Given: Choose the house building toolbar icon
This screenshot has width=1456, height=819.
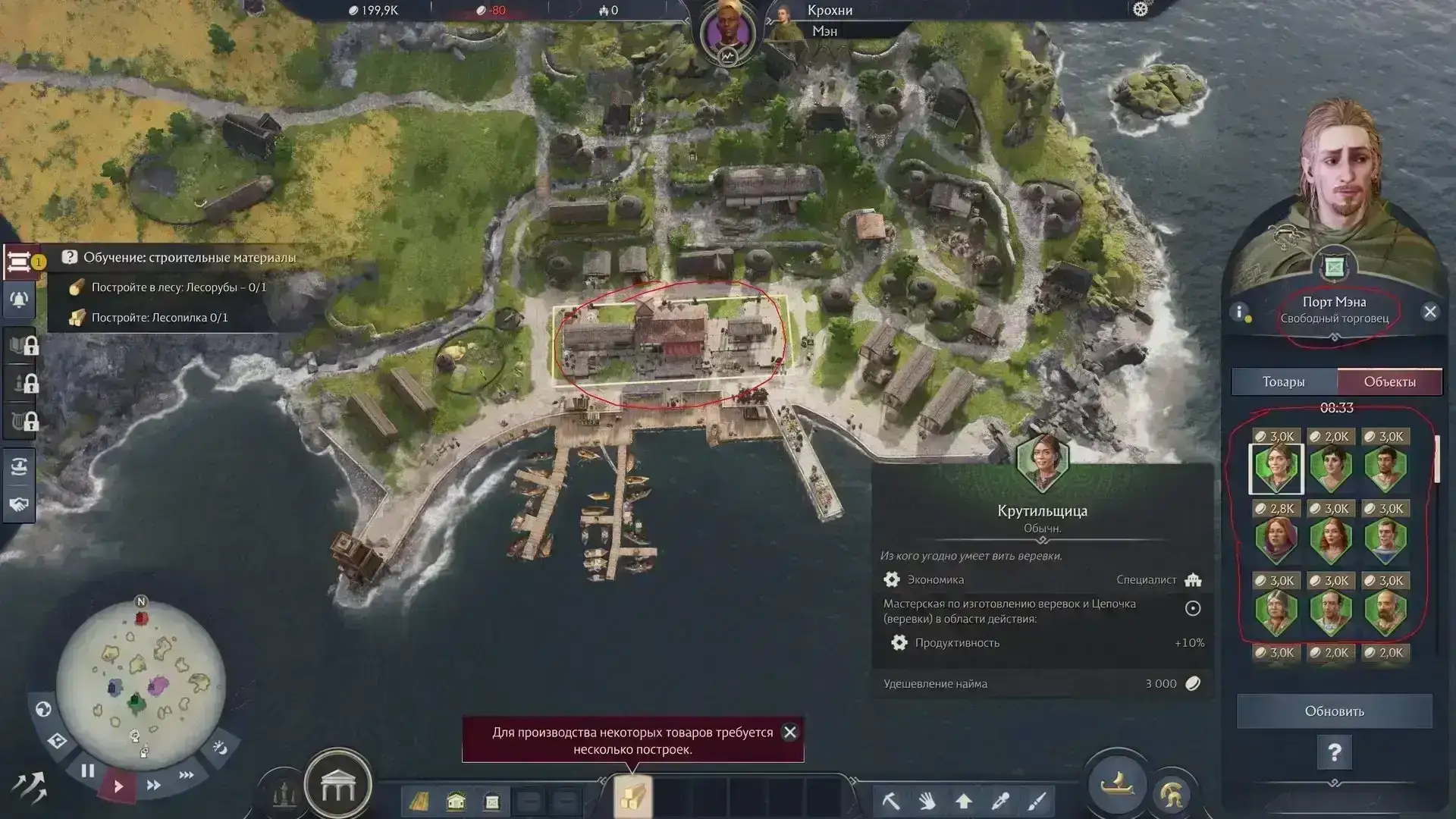Looking at the screenshot, I should coord(456,801).
